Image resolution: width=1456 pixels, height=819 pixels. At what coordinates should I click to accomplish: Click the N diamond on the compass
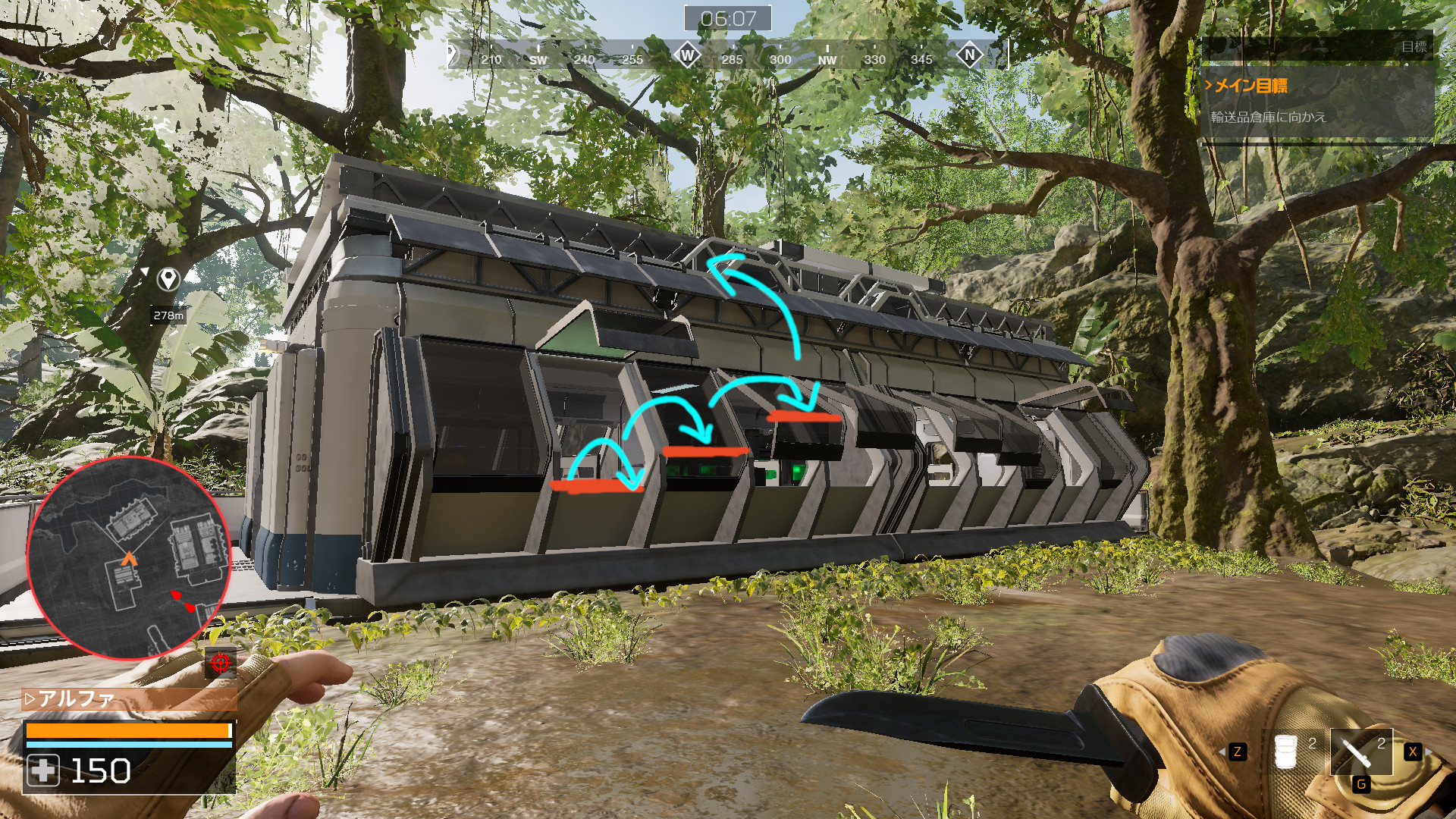point(969,55)
